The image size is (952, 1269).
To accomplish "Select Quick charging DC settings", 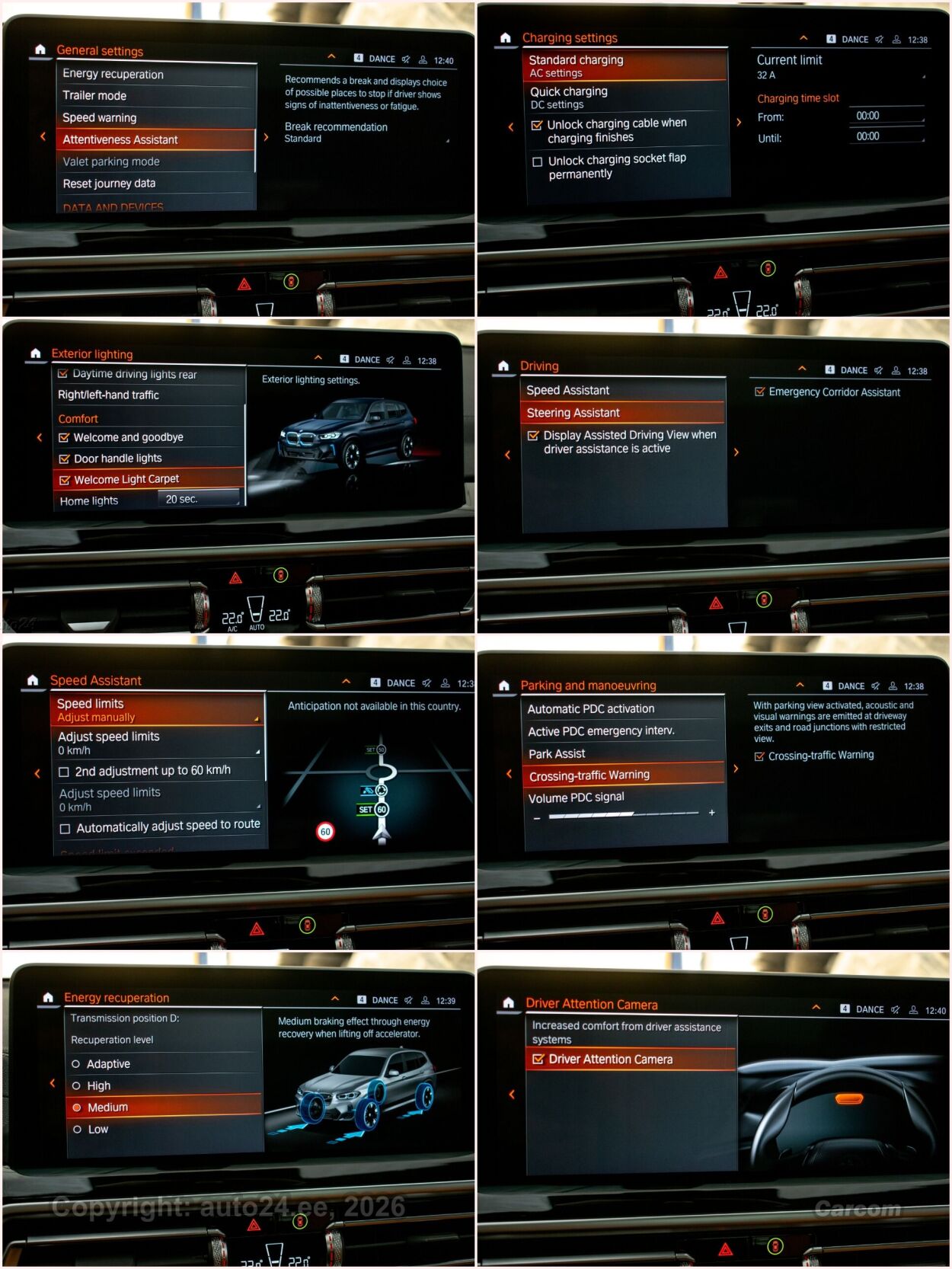I will (x=569, y=97).
